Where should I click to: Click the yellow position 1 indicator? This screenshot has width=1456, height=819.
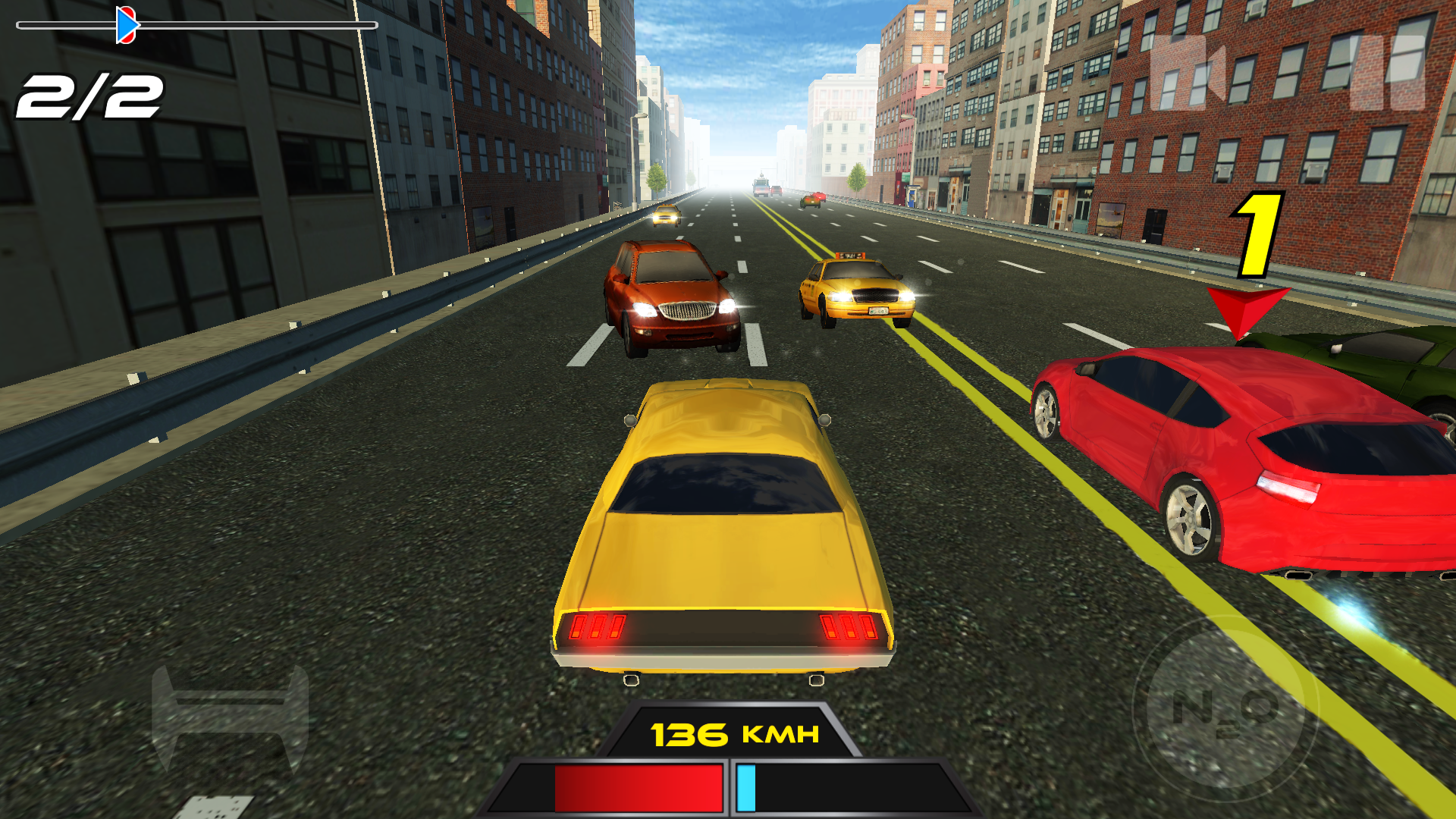[x=1259, y=235]
